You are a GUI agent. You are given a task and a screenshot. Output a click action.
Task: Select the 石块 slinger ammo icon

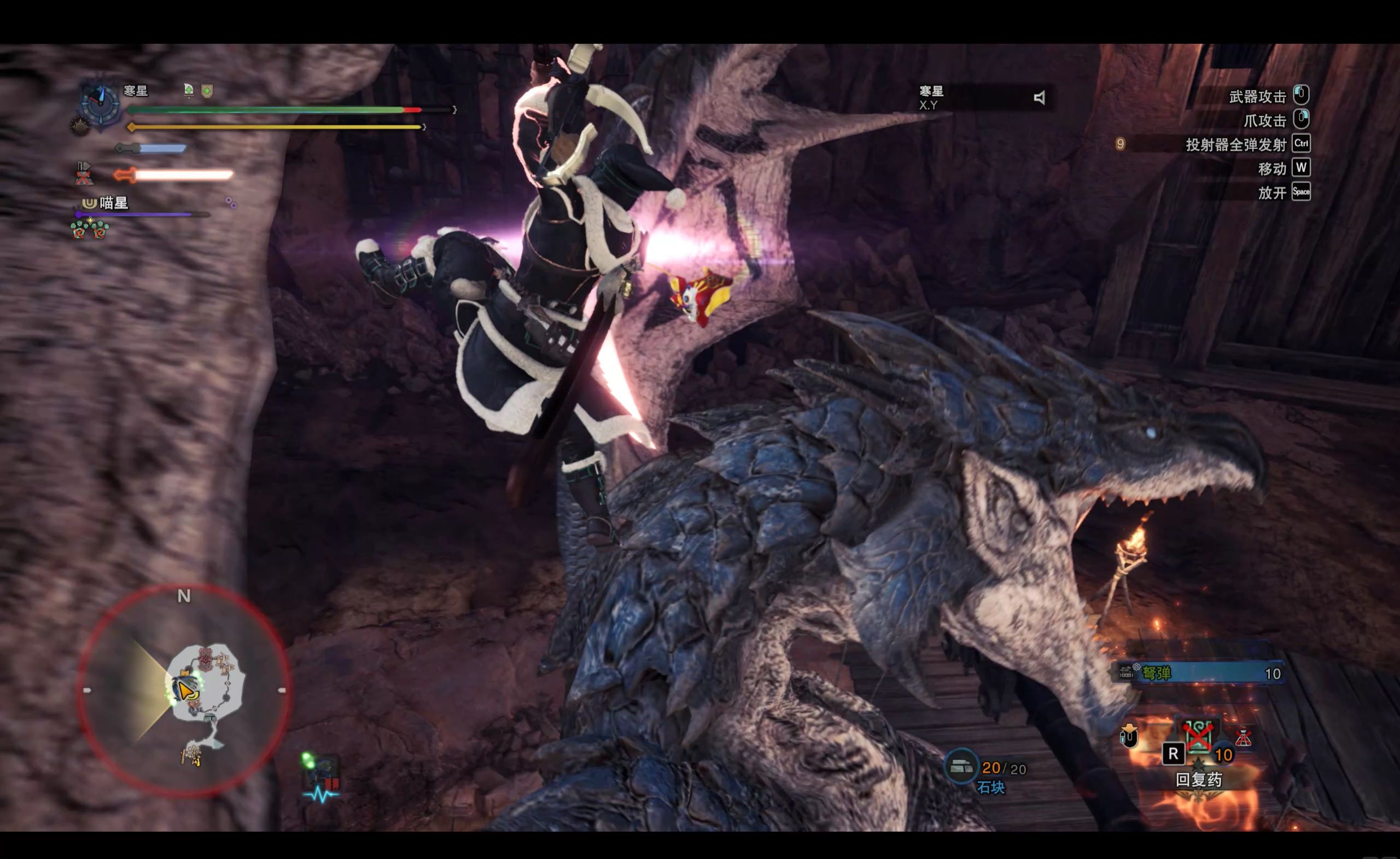pyautogui.click(x=961, y=766)
